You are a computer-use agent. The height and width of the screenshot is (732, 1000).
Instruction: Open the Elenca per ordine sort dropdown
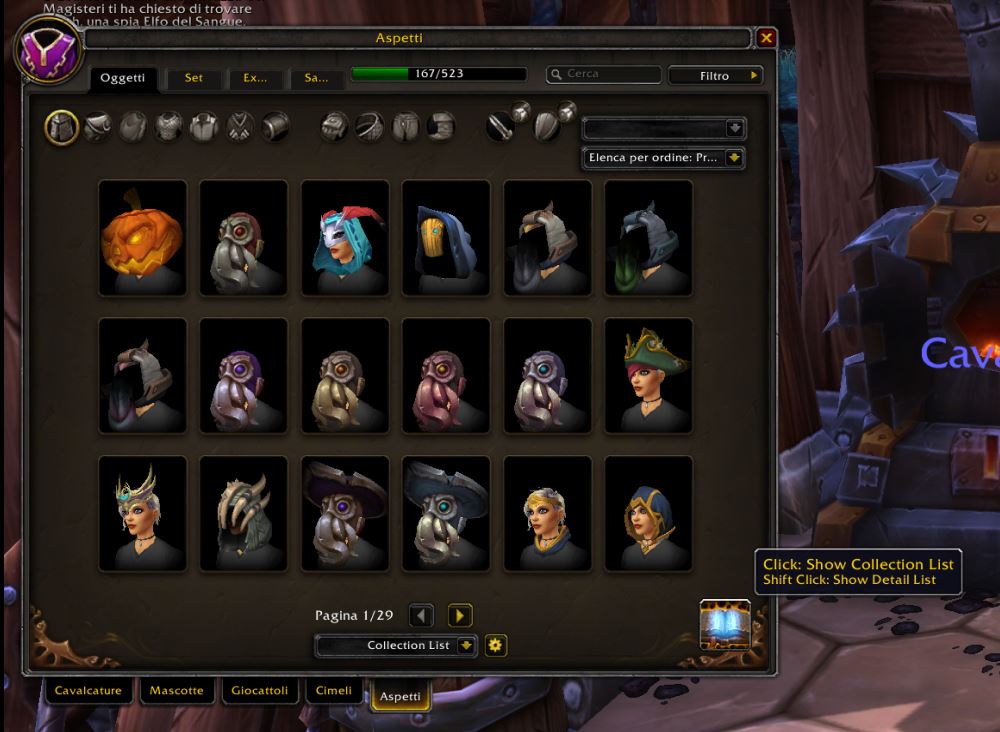click(664, 158)
